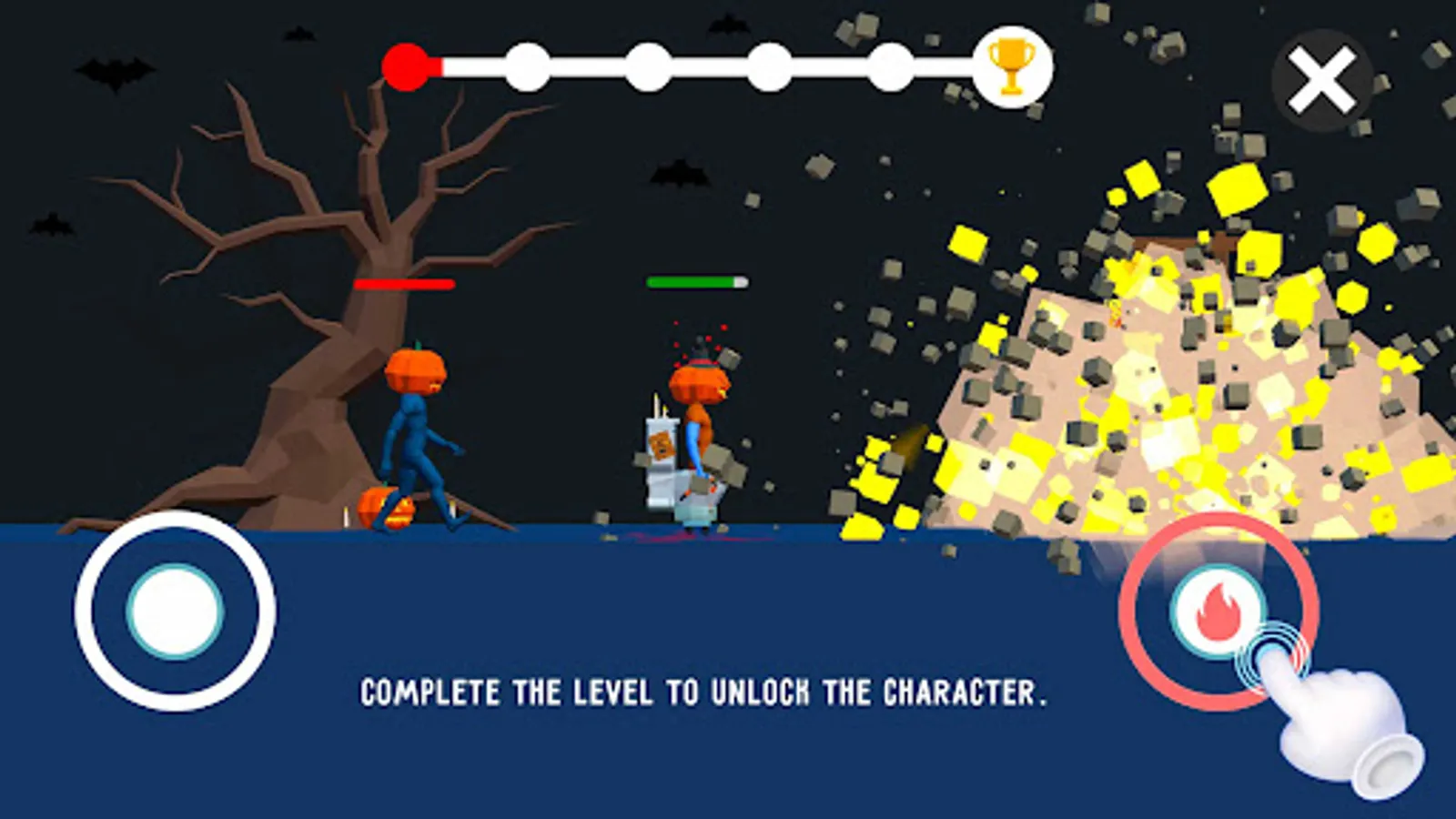Image resolution: width=1456 pixels, height=819 pixels.
Task: Click the red enemy health bar
Action: [x=403, y=285]
